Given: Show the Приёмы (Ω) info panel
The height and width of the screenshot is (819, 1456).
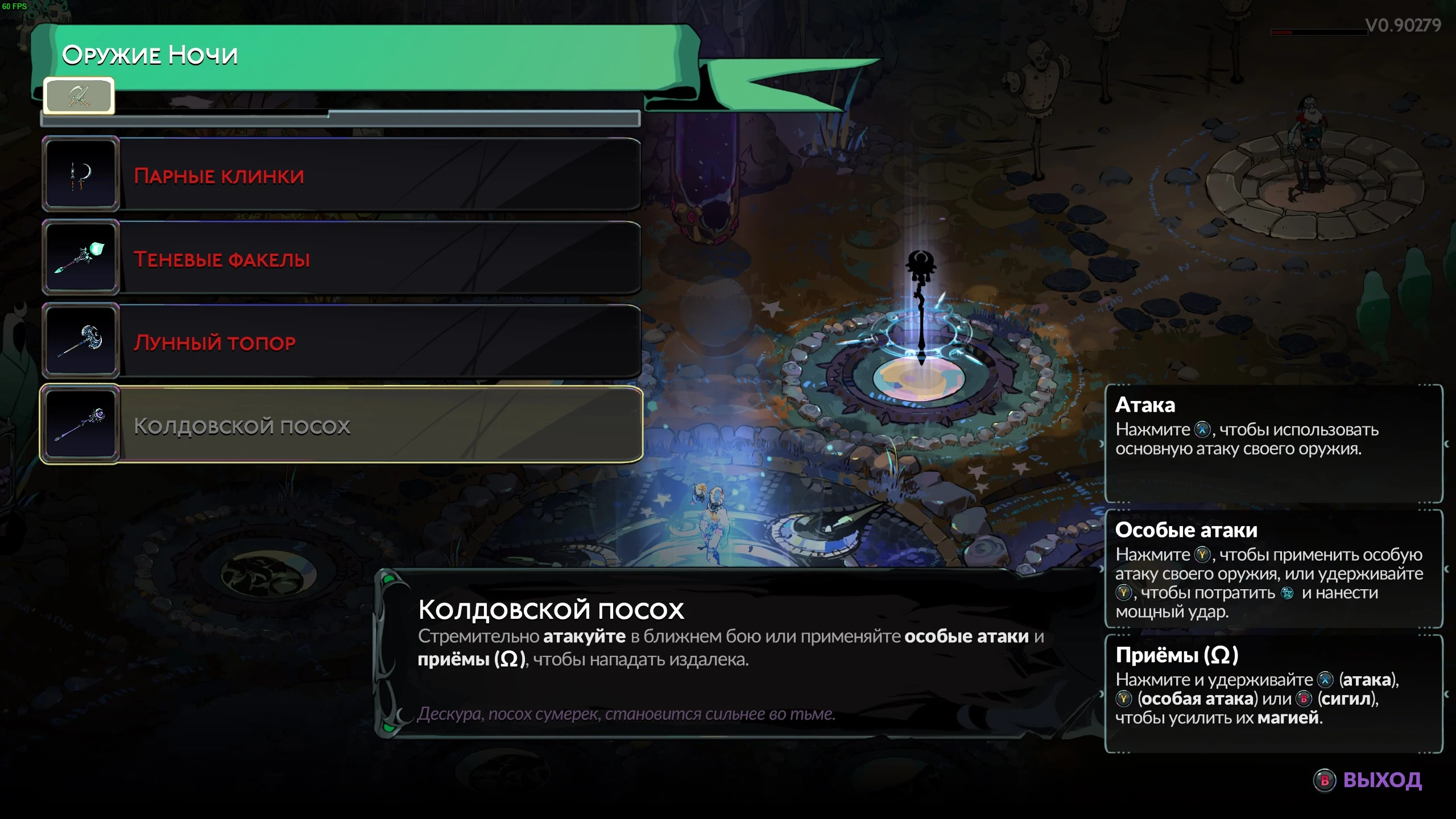Looking at the screenshot, I should pos(1273,694).
